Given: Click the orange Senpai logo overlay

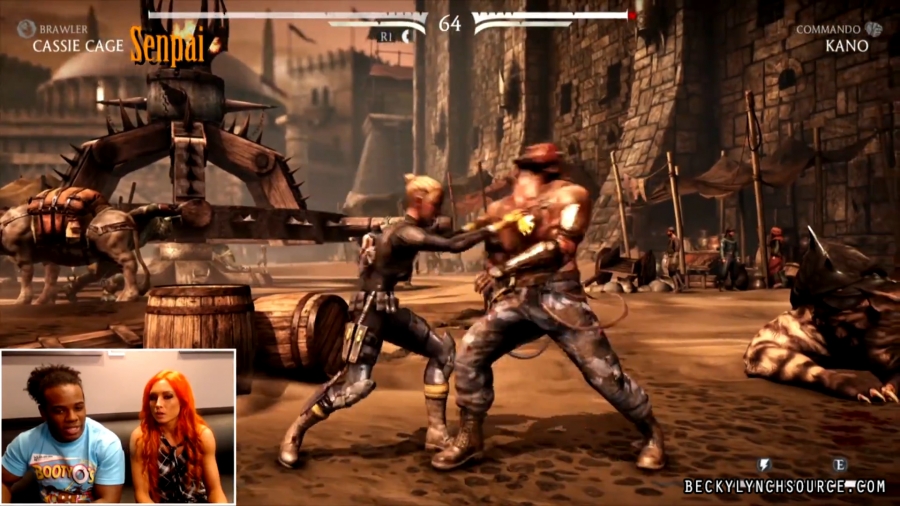Looking at the screenshot, I should coord(167,45).
